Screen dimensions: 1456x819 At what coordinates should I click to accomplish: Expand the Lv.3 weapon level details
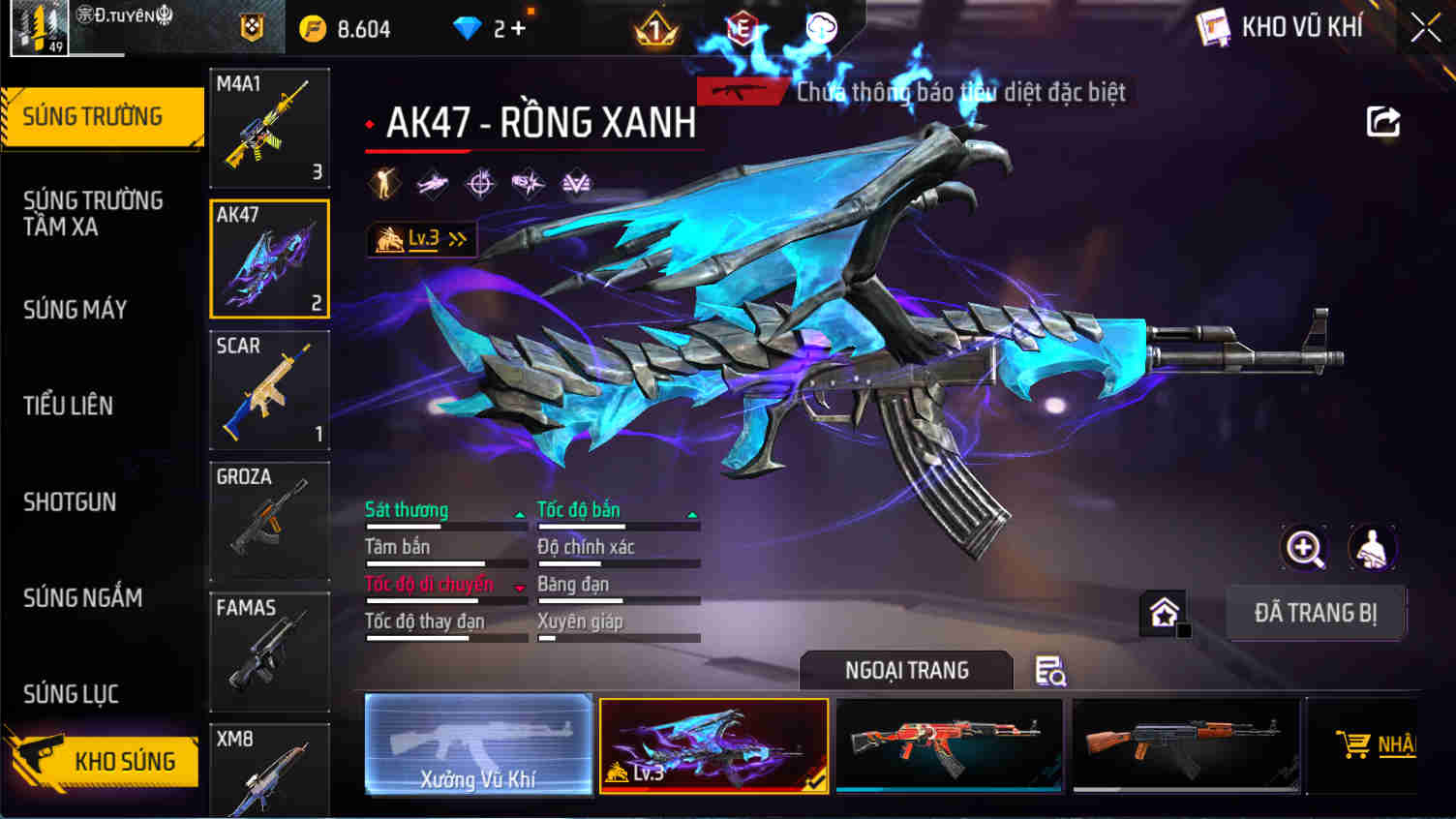[x=421, y=238]
